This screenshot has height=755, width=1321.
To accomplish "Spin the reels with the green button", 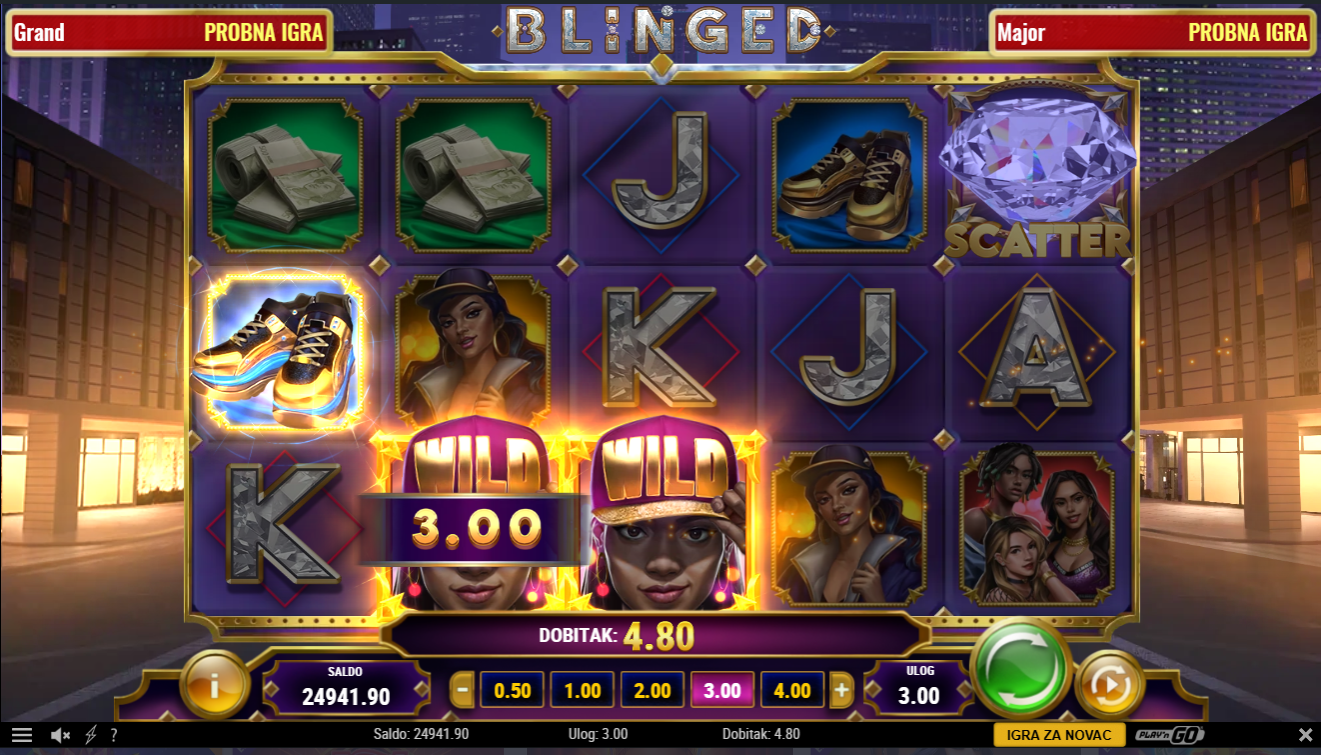I will point(1020,667).
